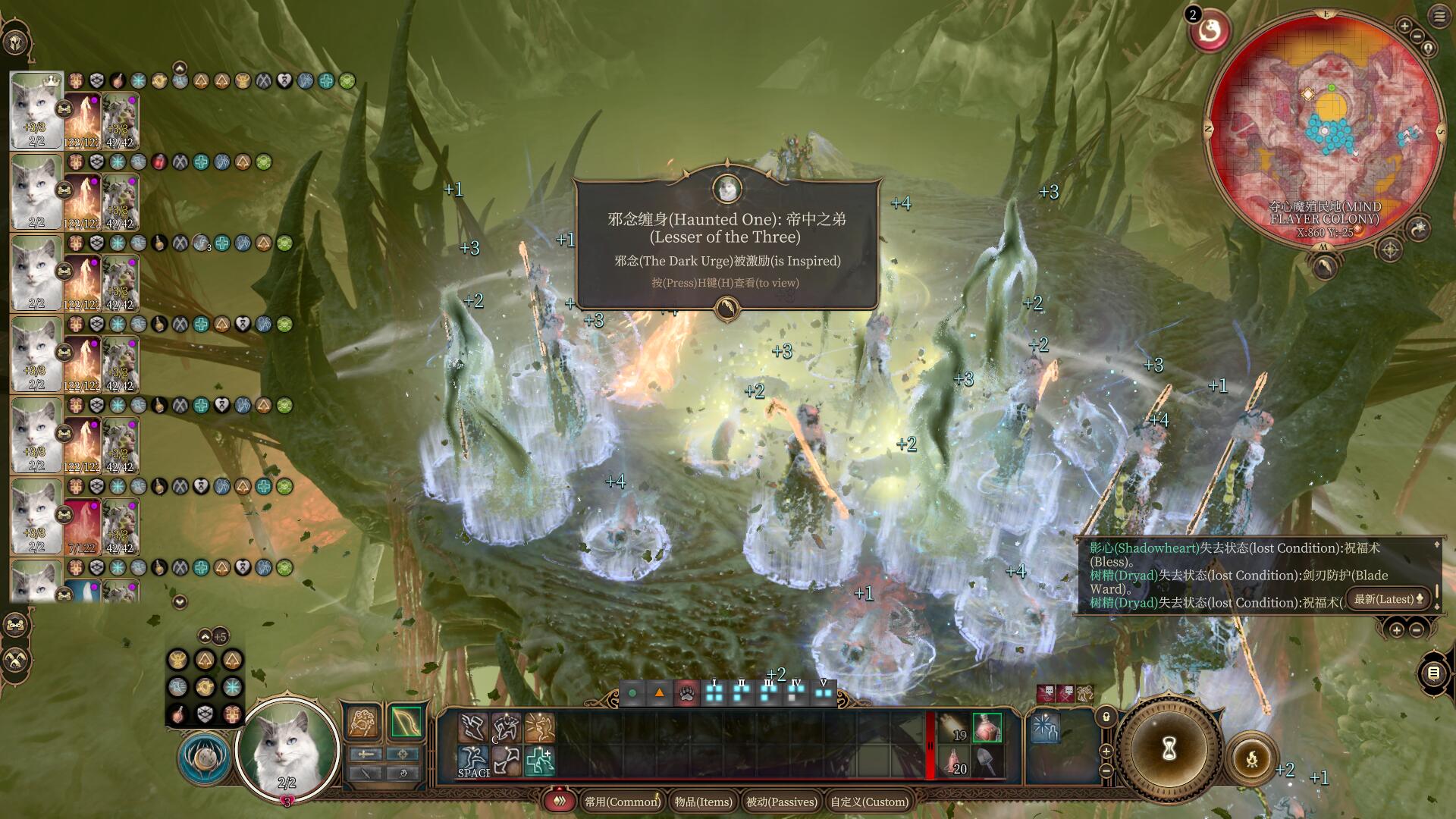Show the Passives hotbar tab
The width and height of the screenshot is (1456, 819).
782,802
